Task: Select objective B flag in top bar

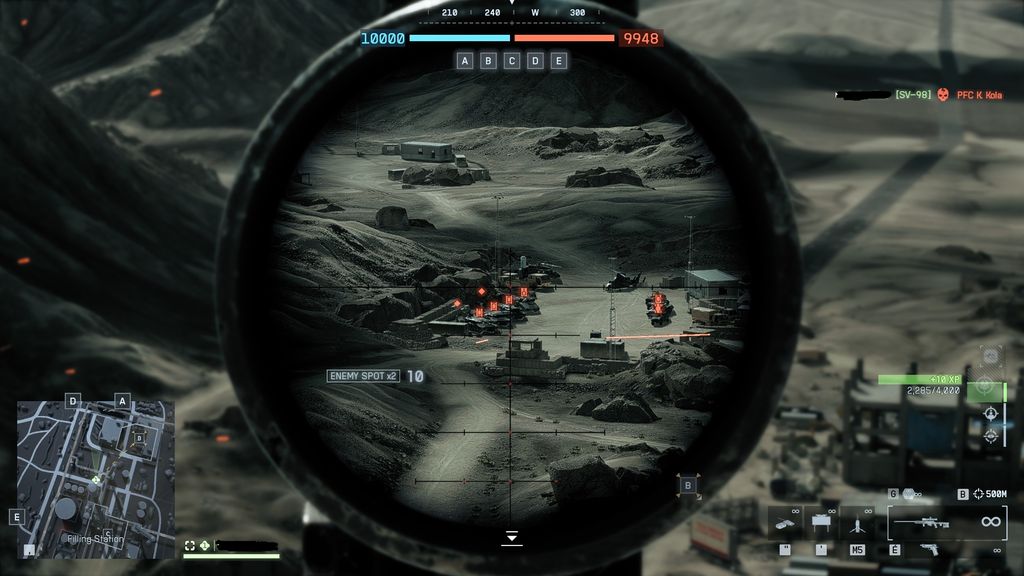Action: click(488, 61)
